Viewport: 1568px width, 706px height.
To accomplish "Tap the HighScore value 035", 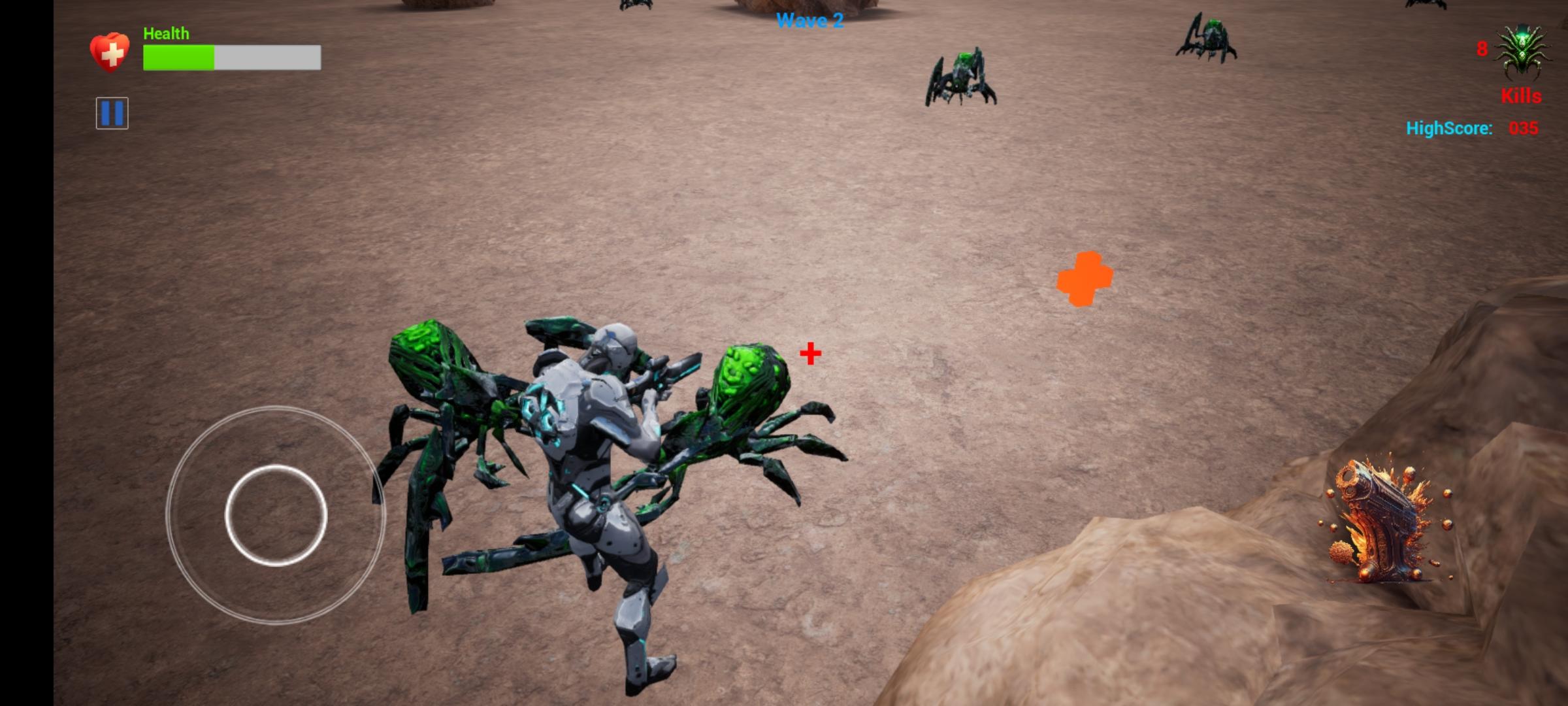I will click(1524, 129).
